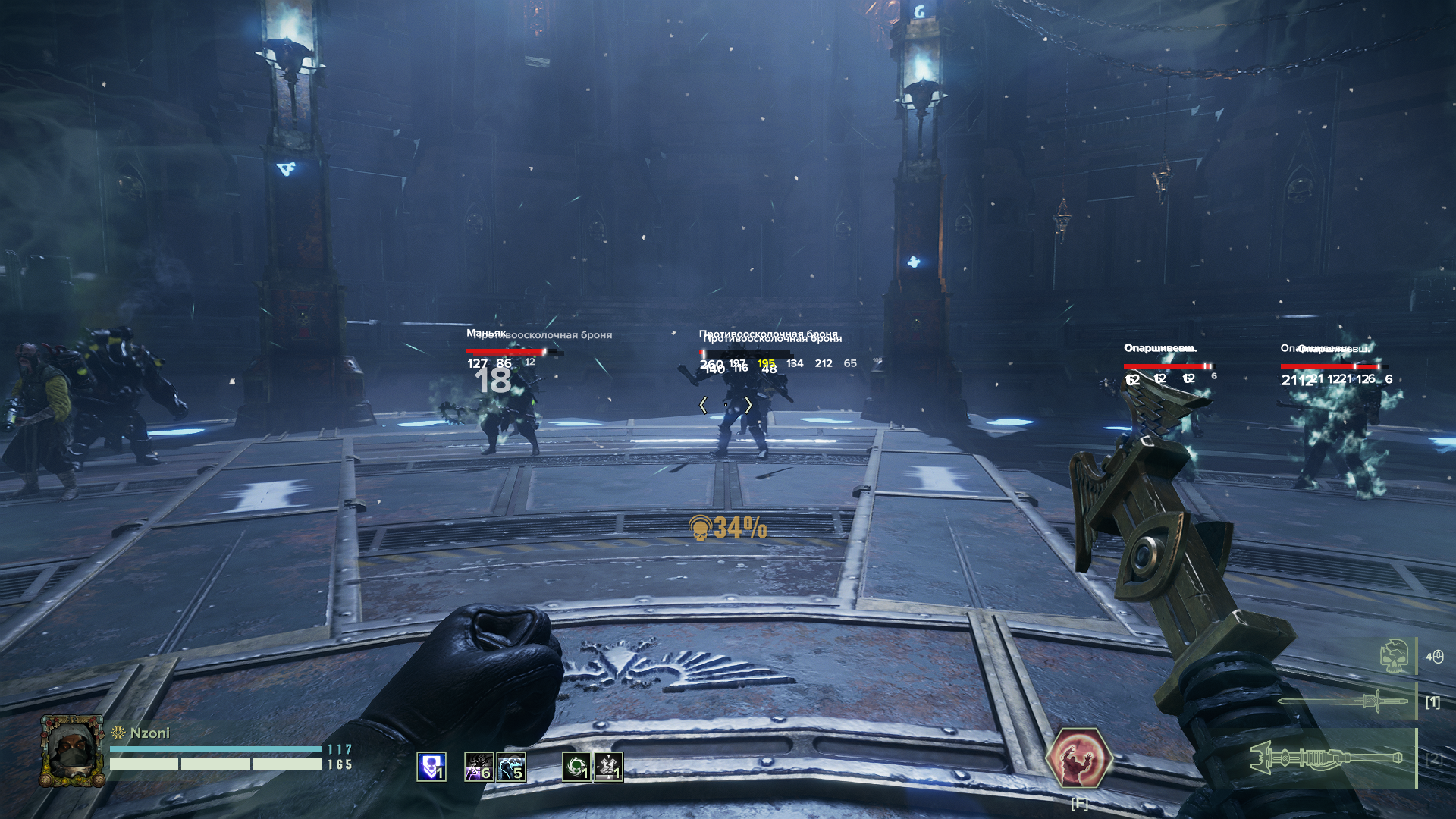1456x819 pixels.
Task: Click the blue skull shield buff icon
Action: pos(431,767)
